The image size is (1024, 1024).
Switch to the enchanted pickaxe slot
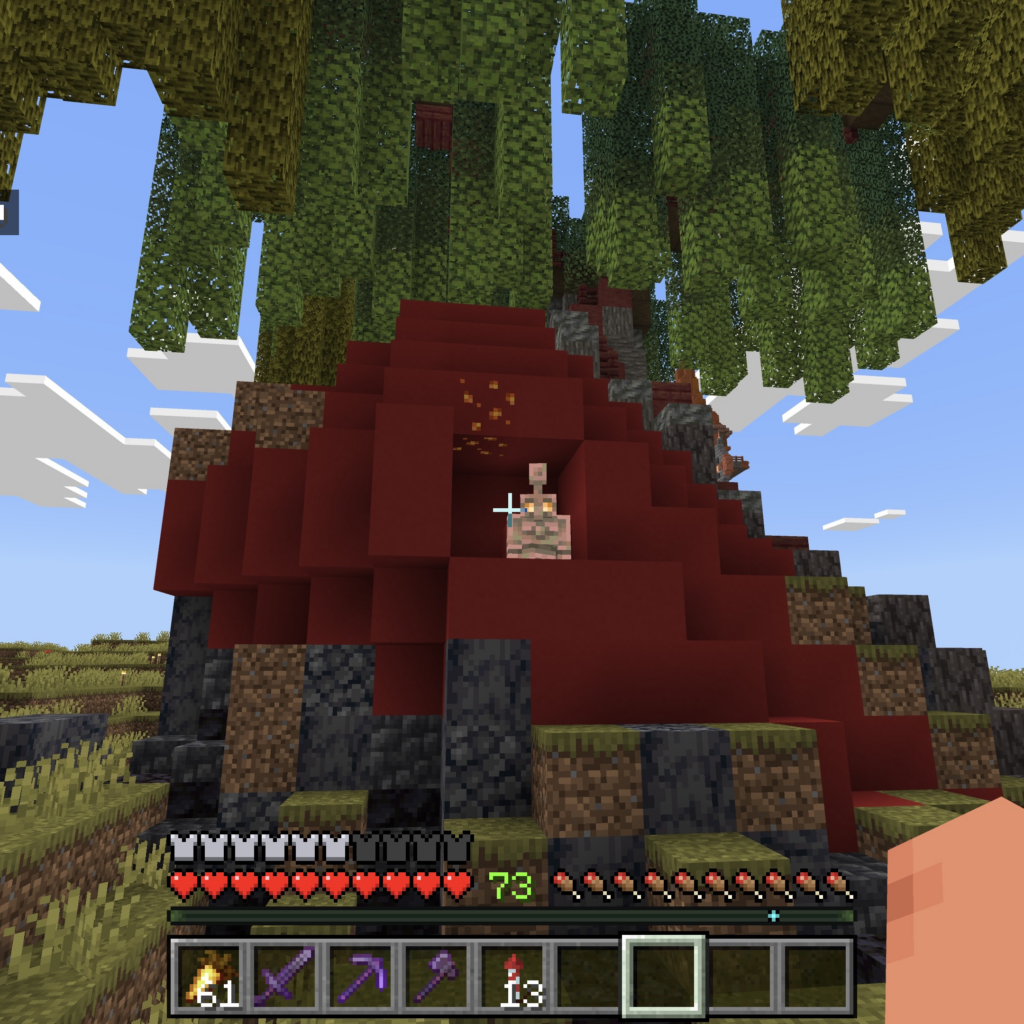[x=362, y=975]
